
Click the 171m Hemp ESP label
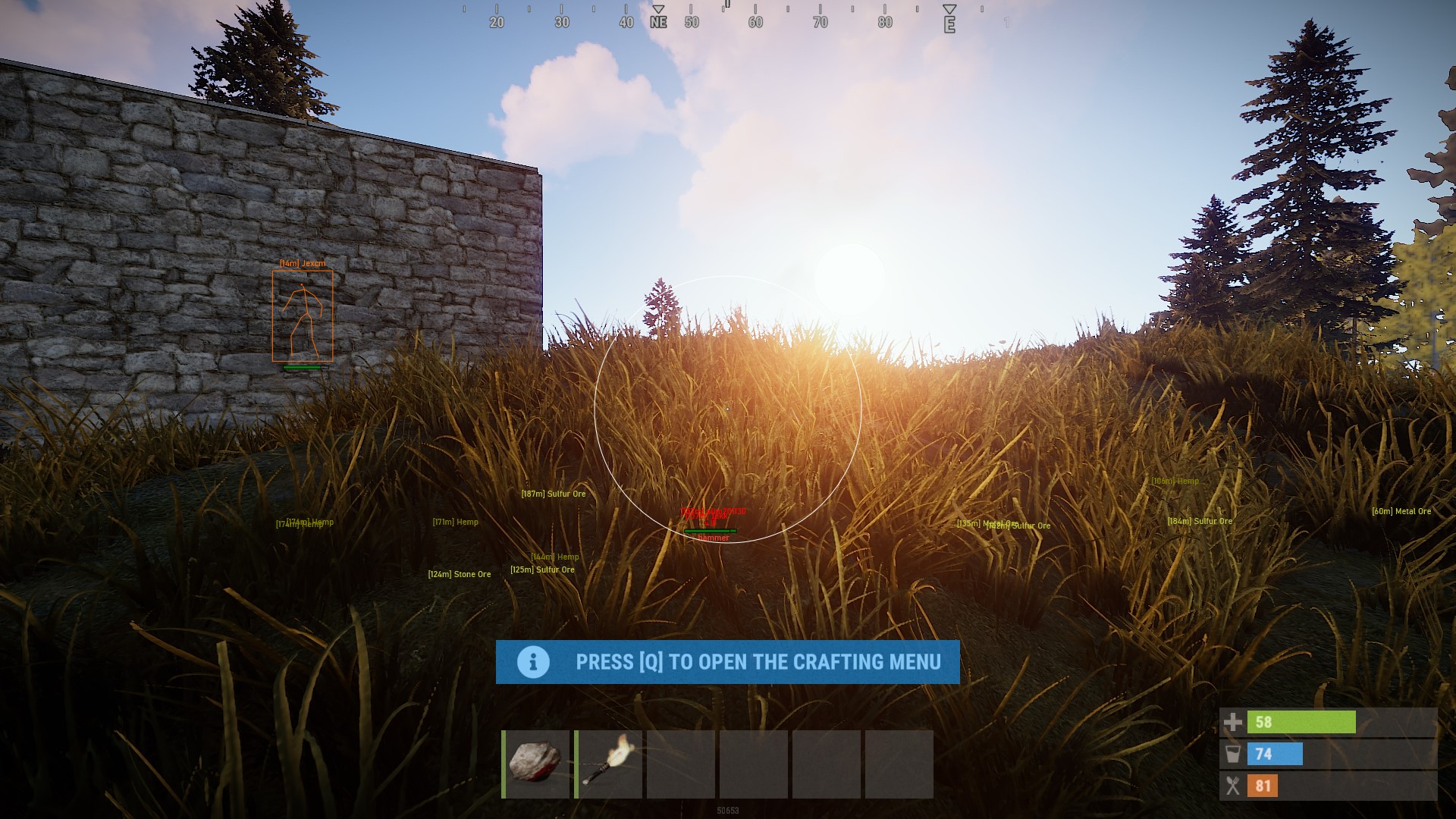454,522
